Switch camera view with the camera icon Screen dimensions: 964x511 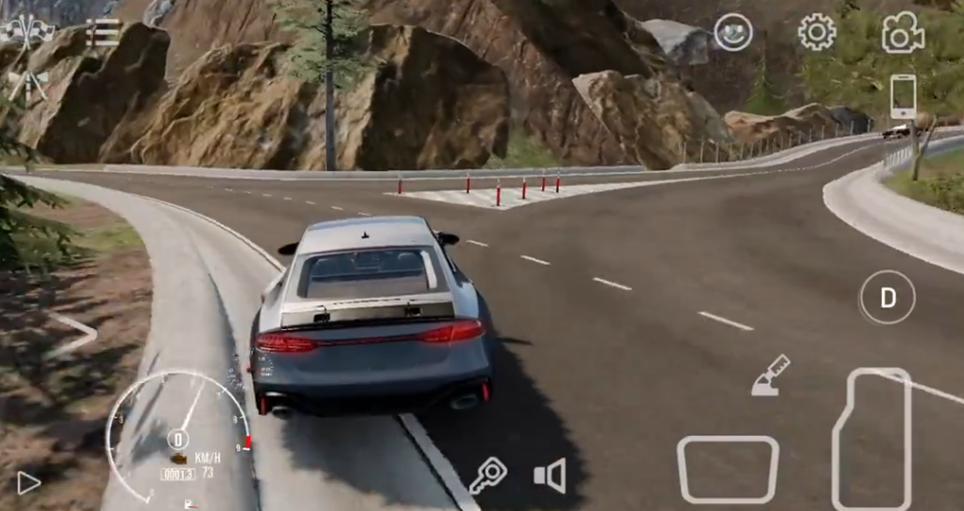tap(902, 34)
